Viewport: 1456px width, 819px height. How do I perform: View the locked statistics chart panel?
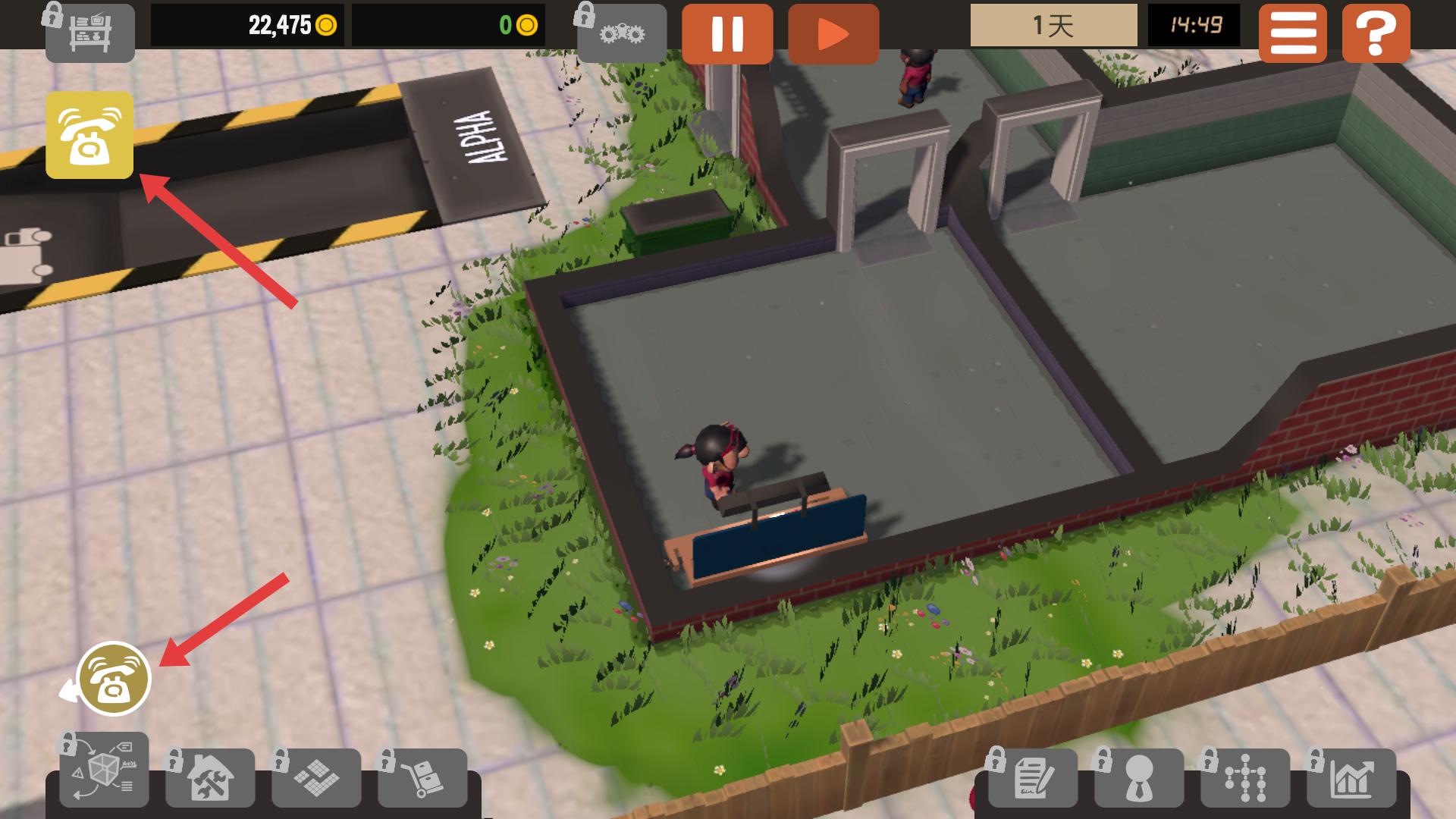point(1351,777)
